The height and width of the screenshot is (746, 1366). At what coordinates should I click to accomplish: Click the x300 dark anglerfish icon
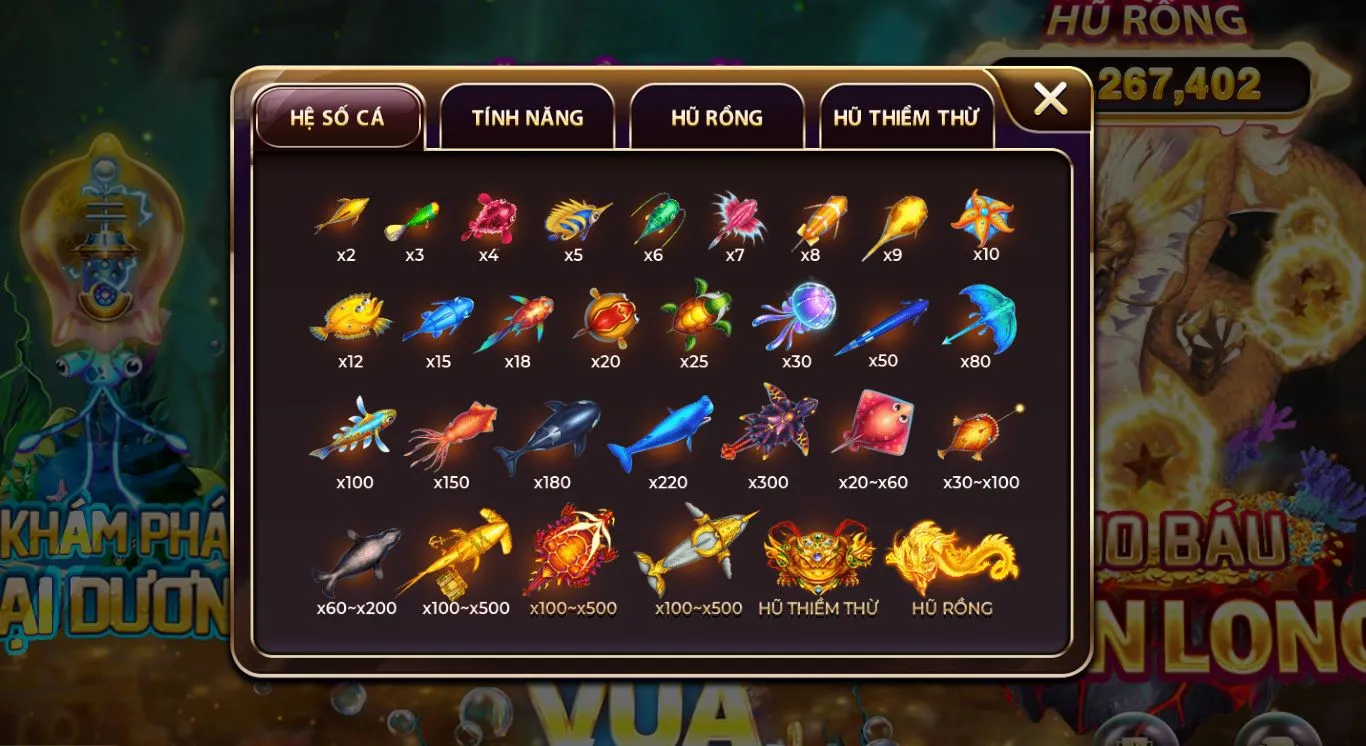771,427
